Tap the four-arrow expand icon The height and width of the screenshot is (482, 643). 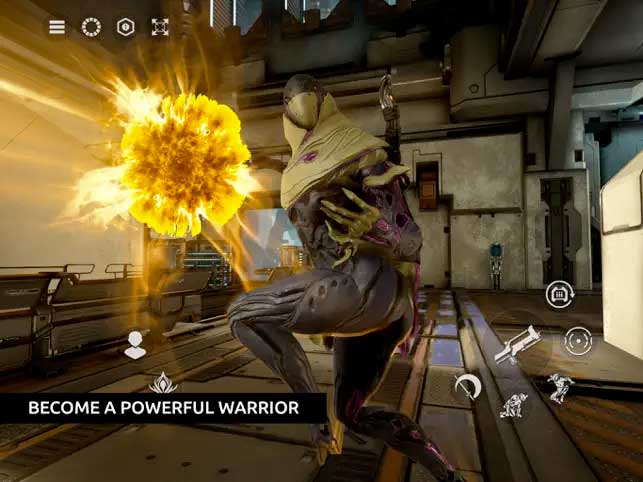coord(160,27)
